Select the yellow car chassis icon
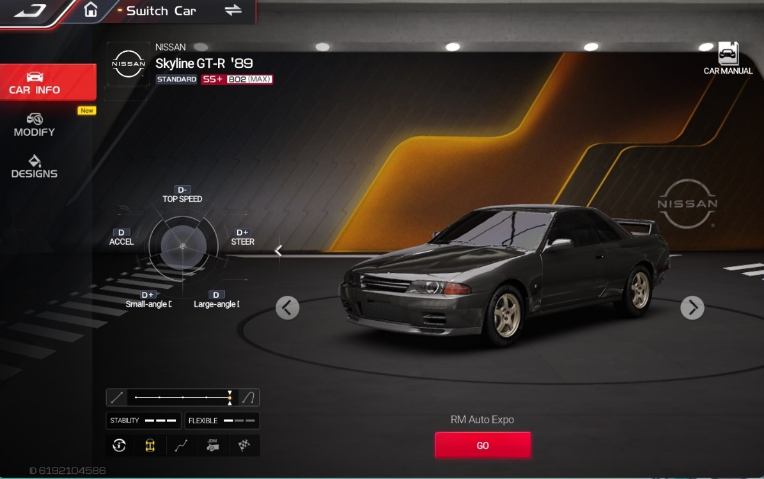 150,446
